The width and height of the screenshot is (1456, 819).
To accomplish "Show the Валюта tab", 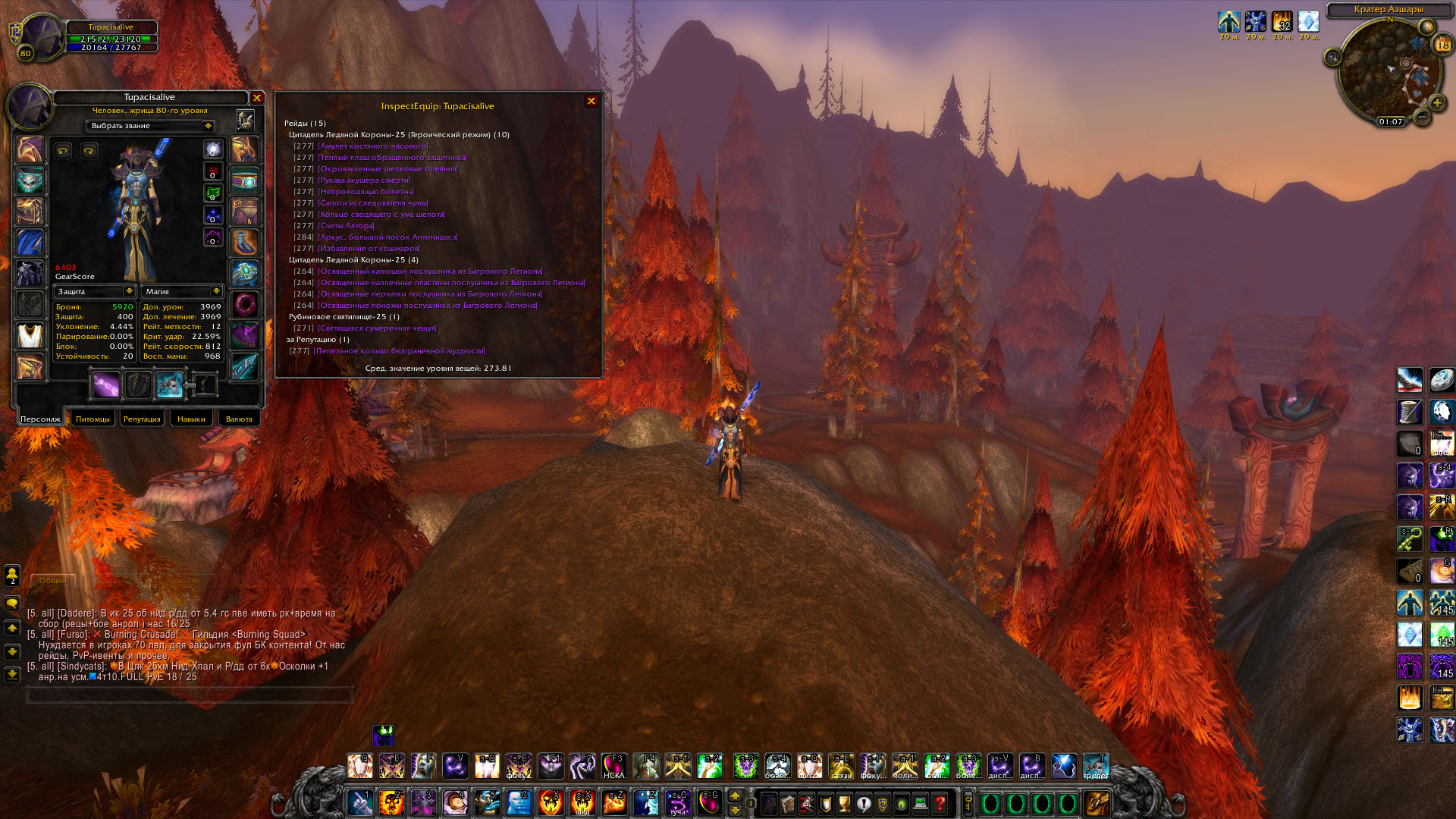I will pos(239,419).
